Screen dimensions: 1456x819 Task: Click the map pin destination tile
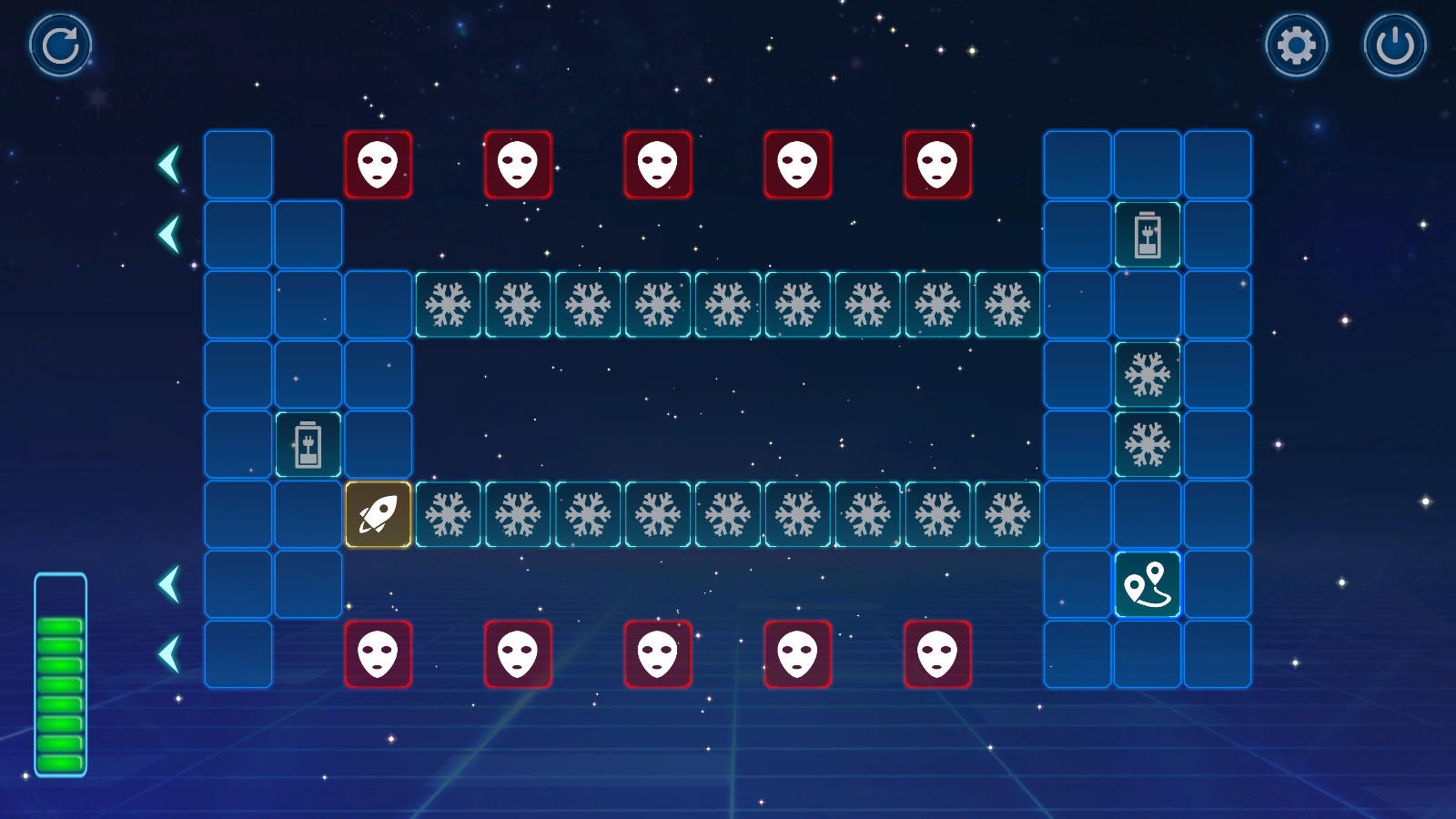(x=1148, y=585)
